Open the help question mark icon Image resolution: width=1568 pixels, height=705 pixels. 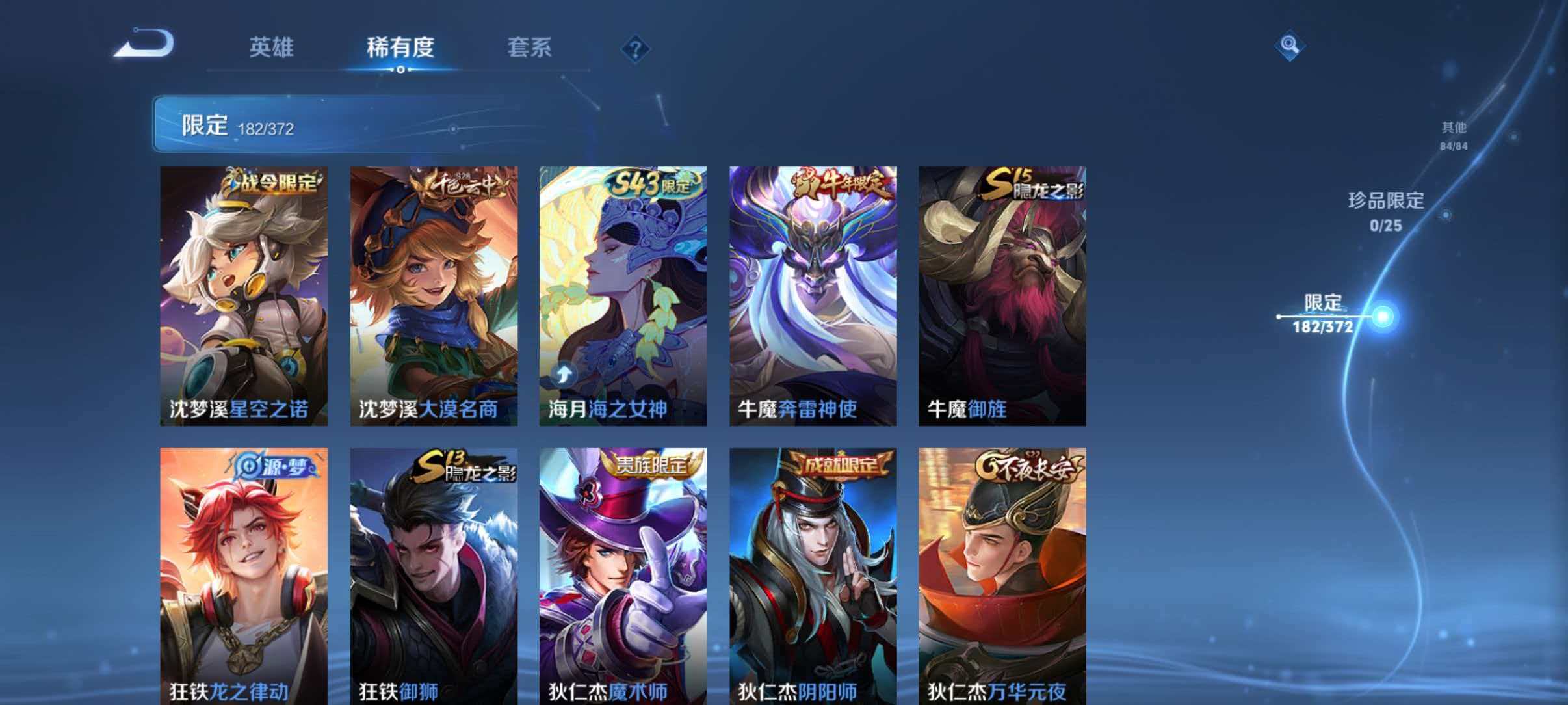tap(636, 49)
